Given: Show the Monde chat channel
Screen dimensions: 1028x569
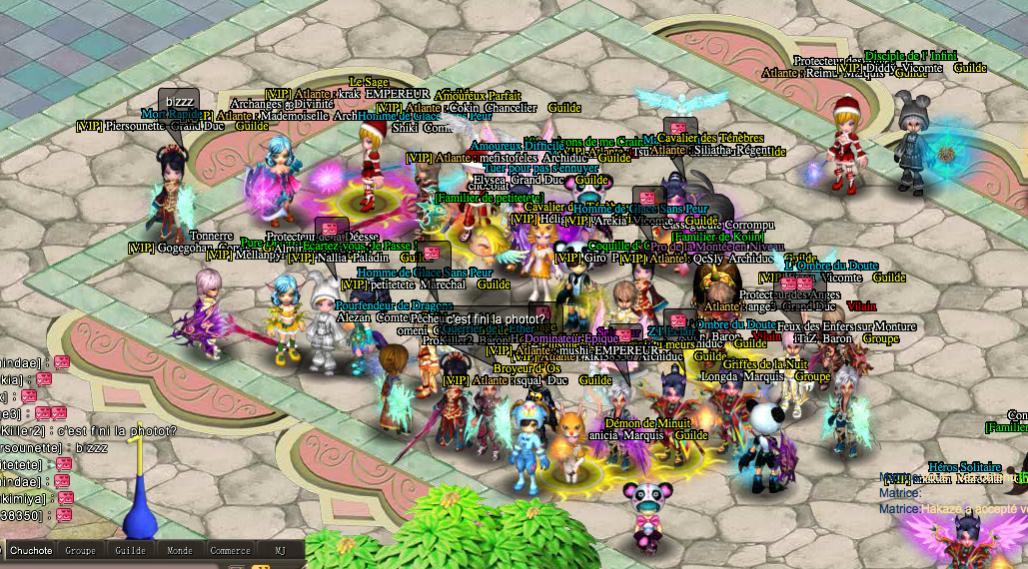Looking at the screenshot, I should pos(180,550).
